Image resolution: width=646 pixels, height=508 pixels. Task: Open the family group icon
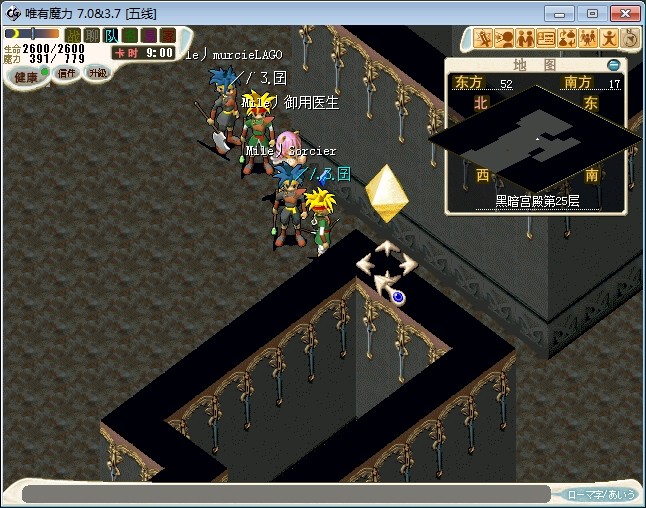588,39
